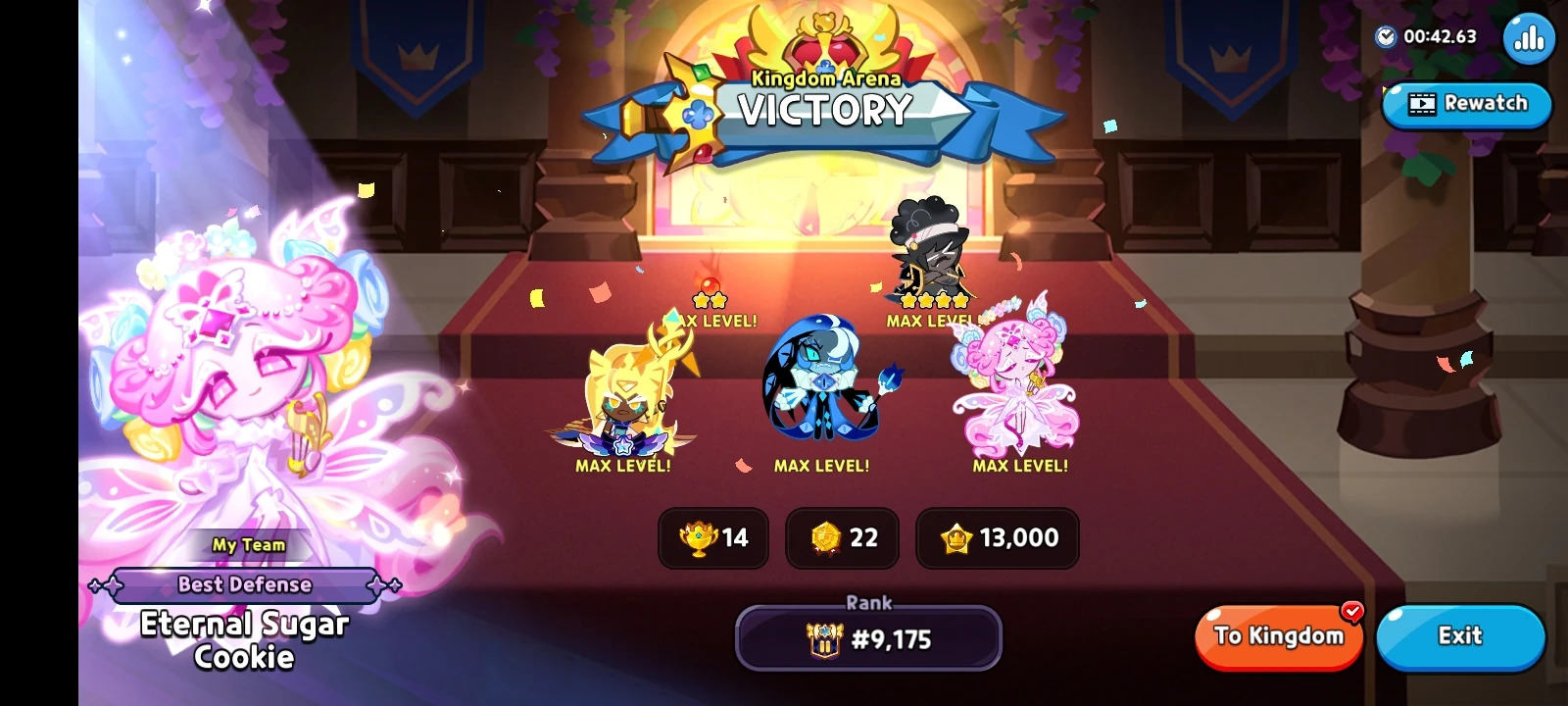Tap the Exit button
1568x706 pixels.
pyautogui.click(x=1458, y=636)
